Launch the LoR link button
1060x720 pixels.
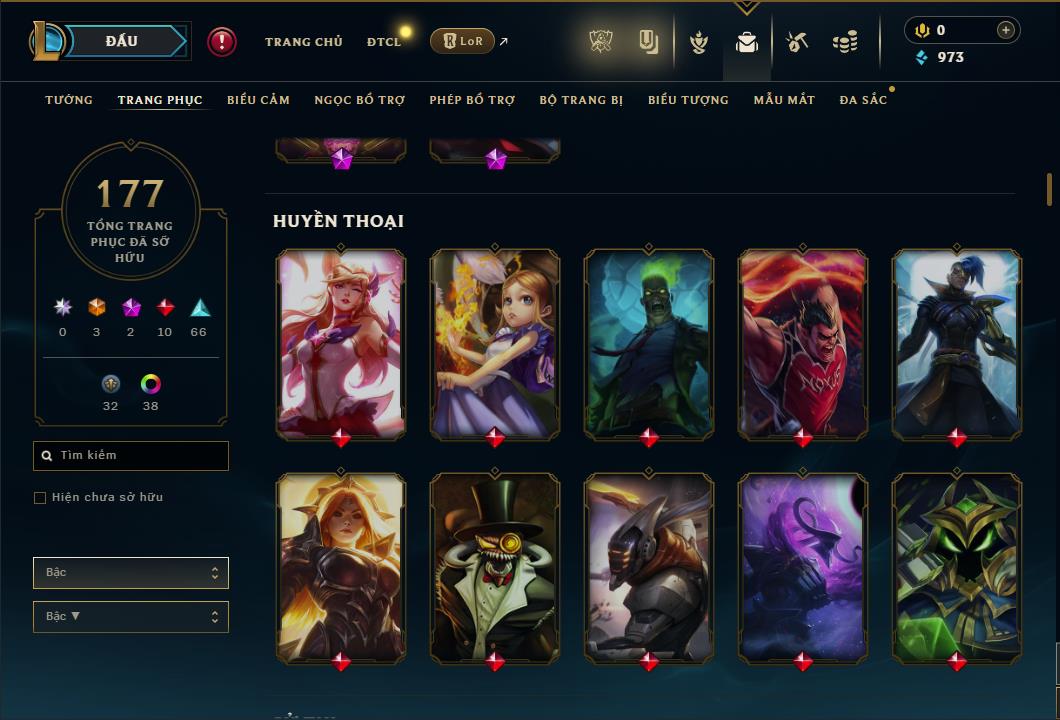(462, 41)
